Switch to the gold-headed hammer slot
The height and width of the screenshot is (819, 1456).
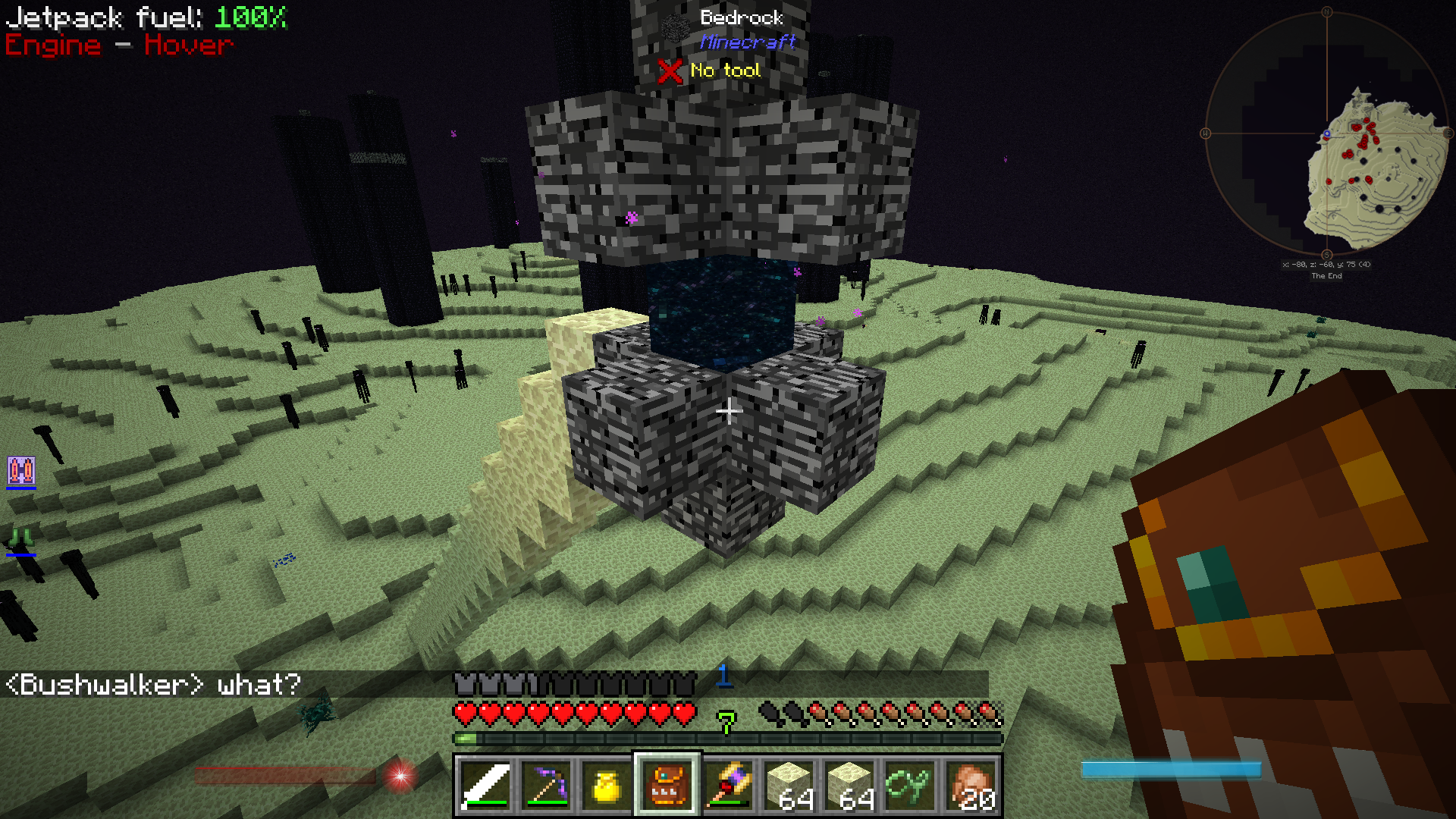pos(728,786)
